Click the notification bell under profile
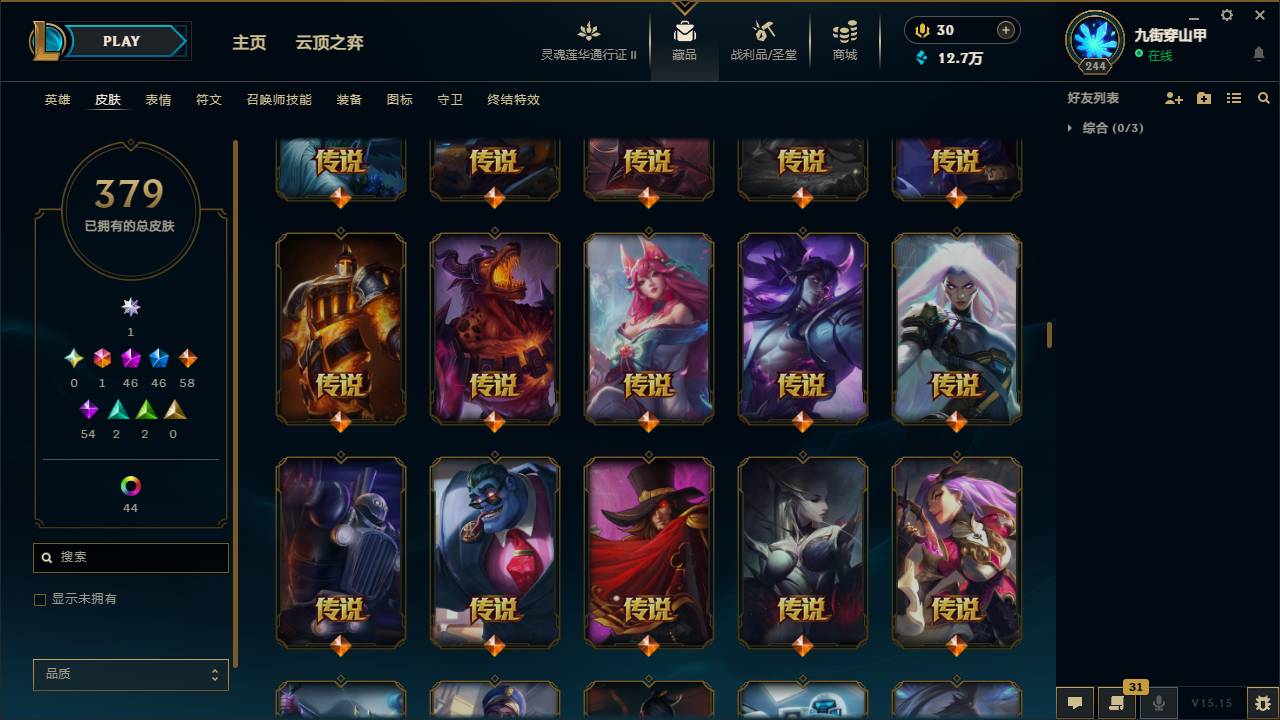Viewport: 1280px width, 720px height. click(1258, 54)
